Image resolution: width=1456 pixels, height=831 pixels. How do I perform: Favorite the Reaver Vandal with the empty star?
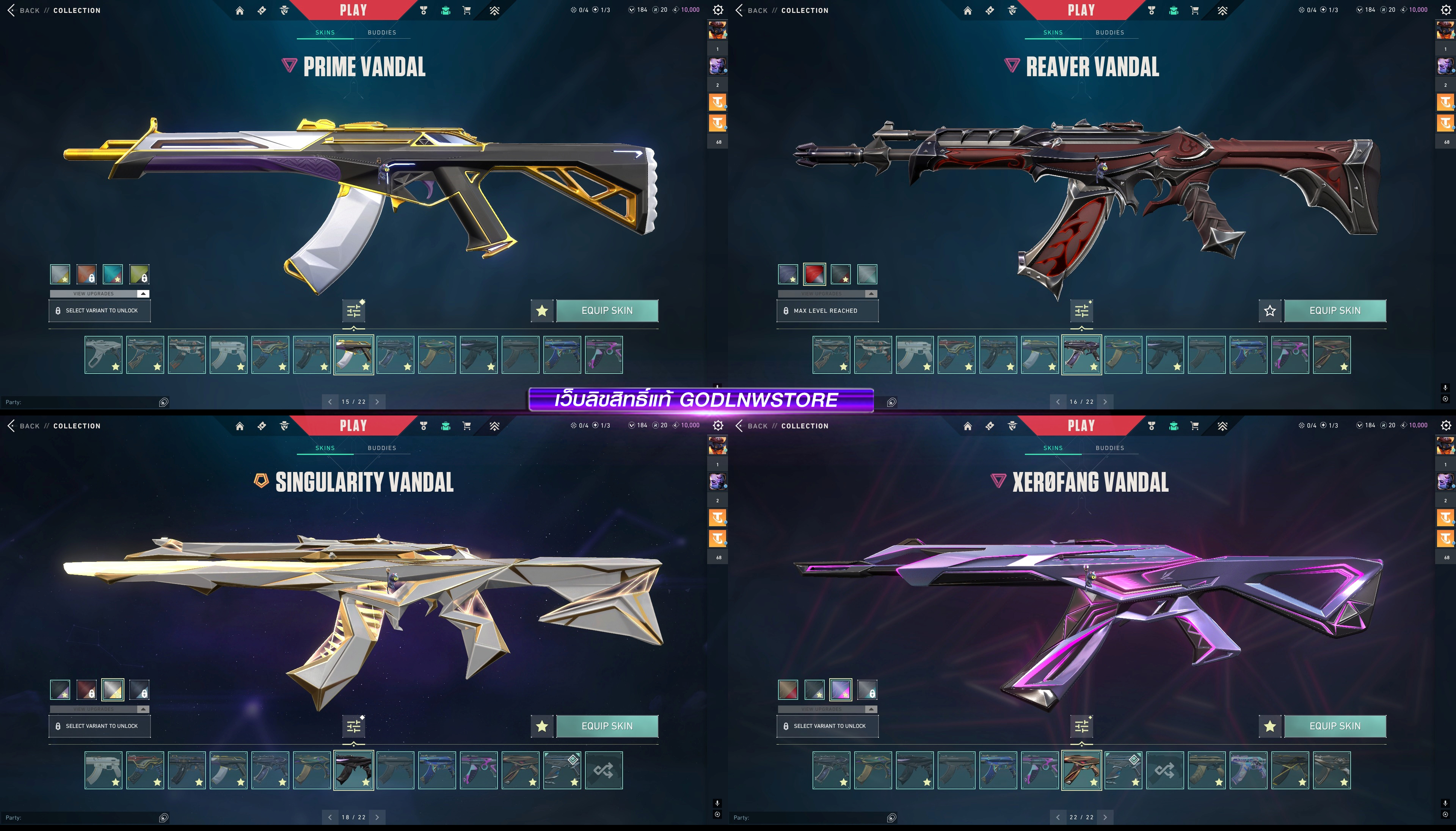pyautogui.click(x=1269, y=310)
